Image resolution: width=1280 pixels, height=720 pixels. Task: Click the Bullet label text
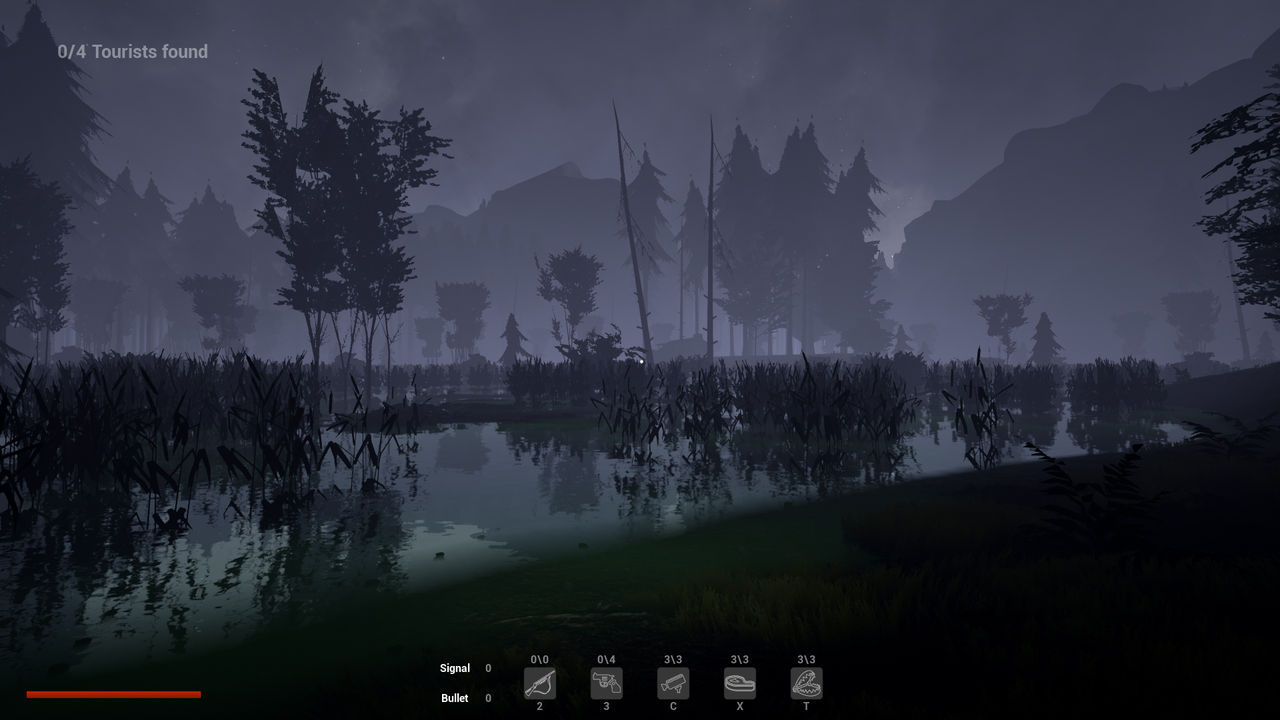[x=454, y=698]
